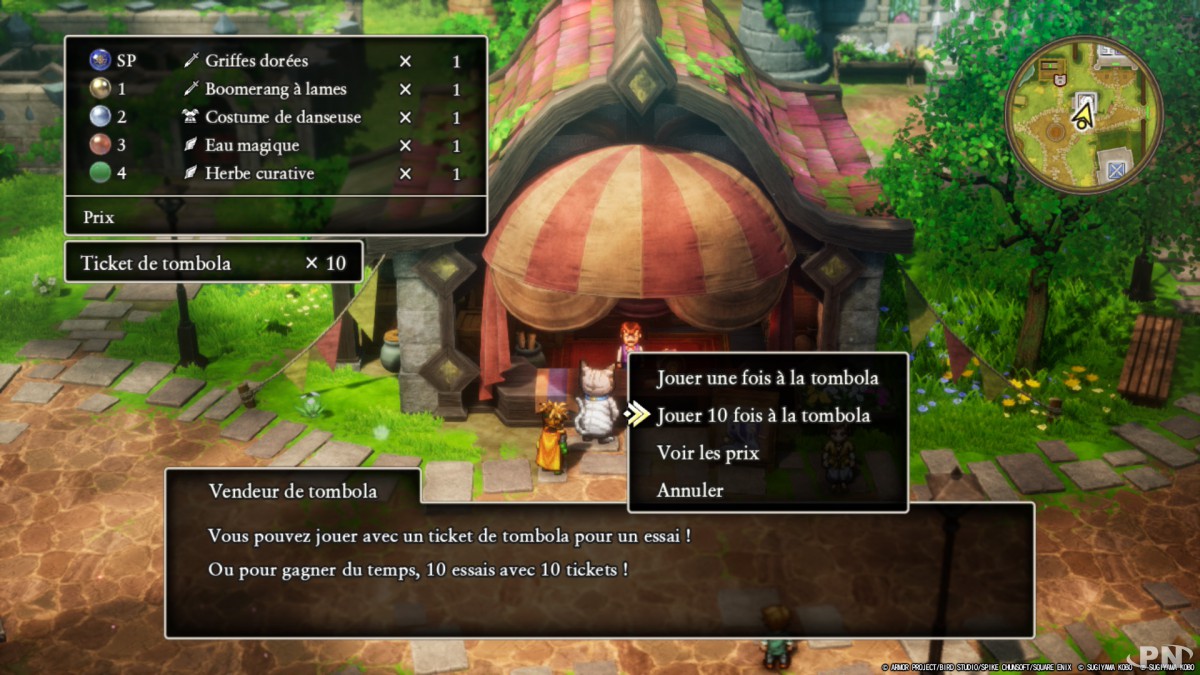
Task: Choose 'Jouer une fois à la tombola'
Action: coord(767,378)
